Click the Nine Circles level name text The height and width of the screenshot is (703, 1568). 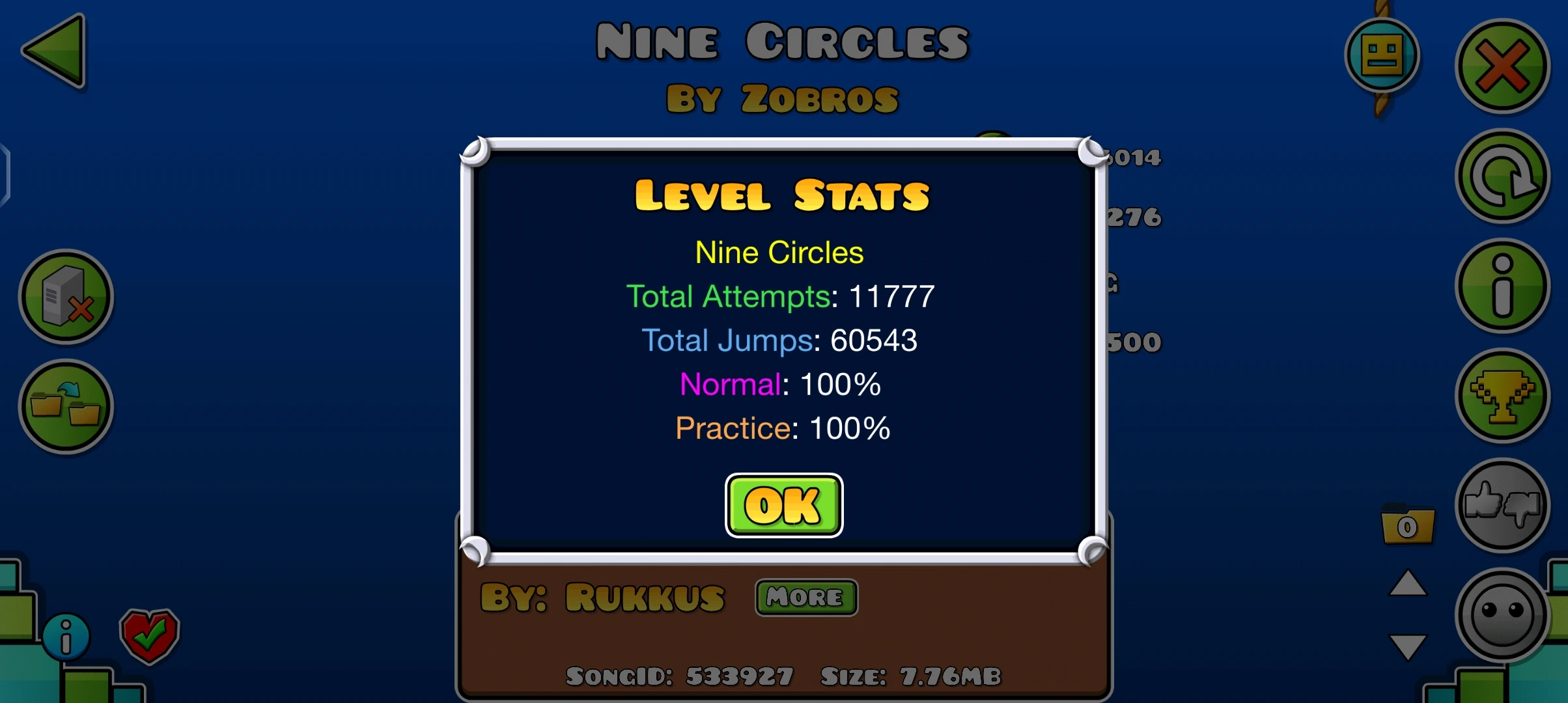(x=779, y=253)
